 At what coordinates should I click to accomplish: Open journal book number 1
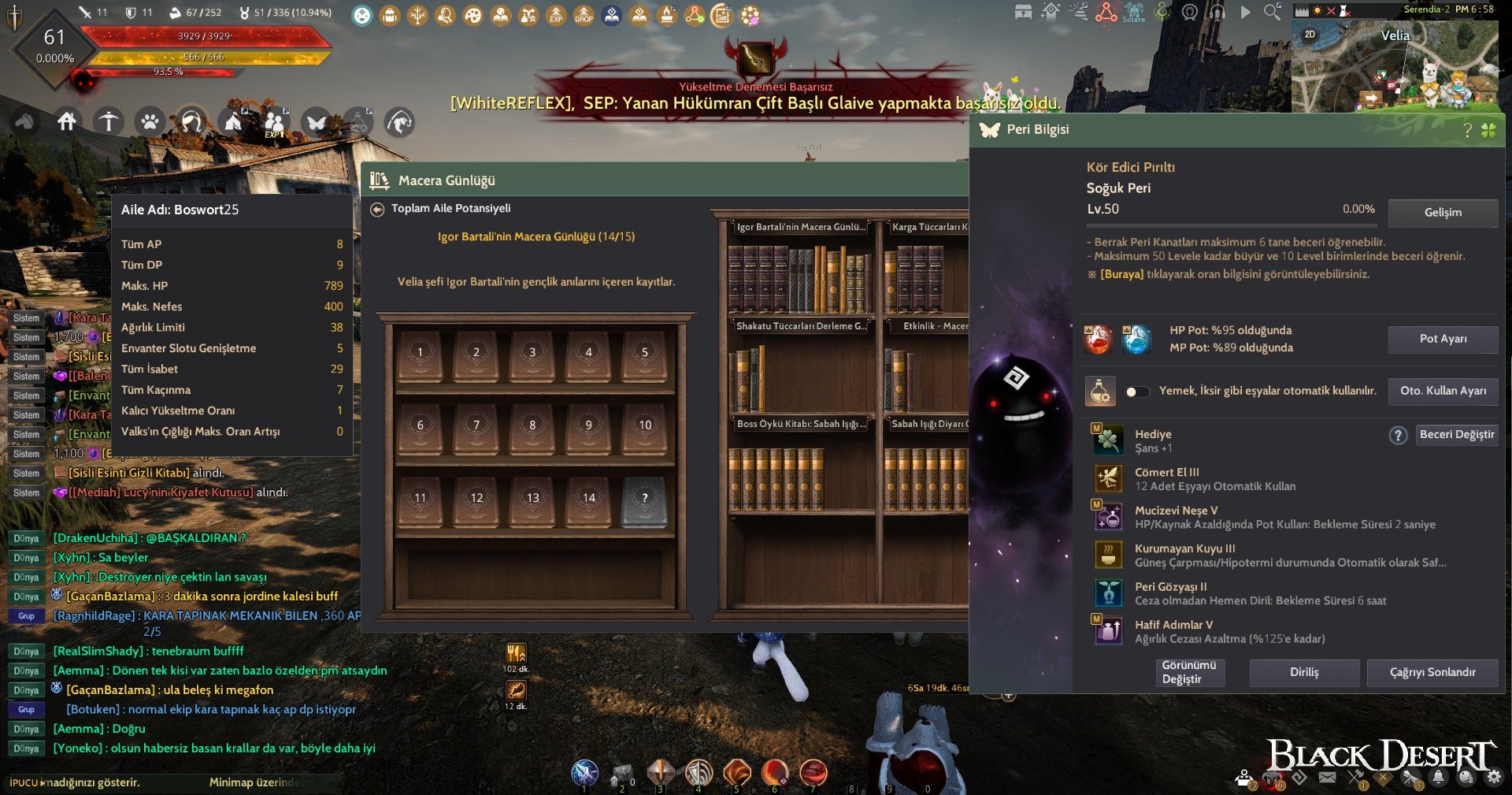point(420,353)
